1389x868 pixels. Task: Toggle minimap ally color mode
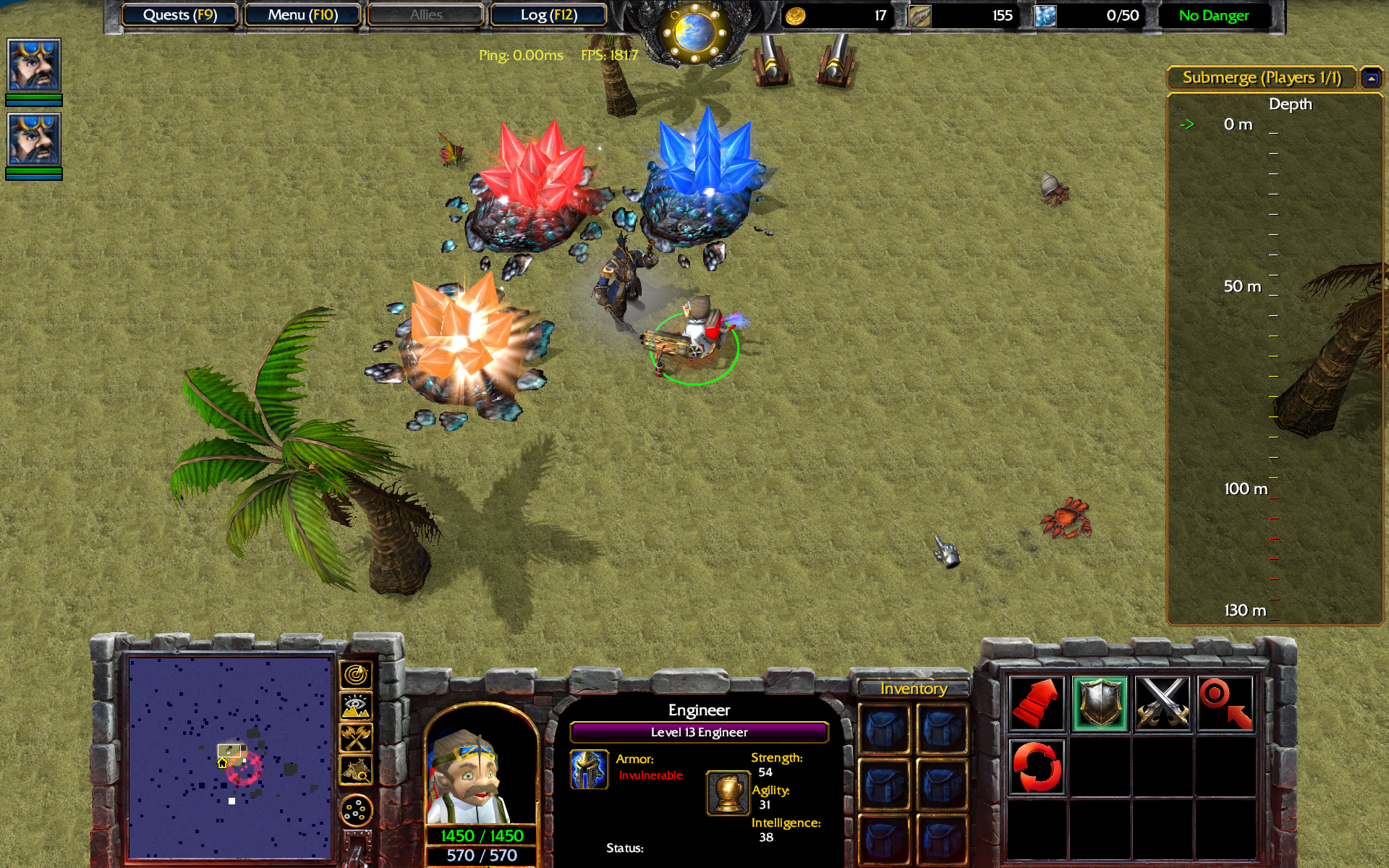(356, 739)
